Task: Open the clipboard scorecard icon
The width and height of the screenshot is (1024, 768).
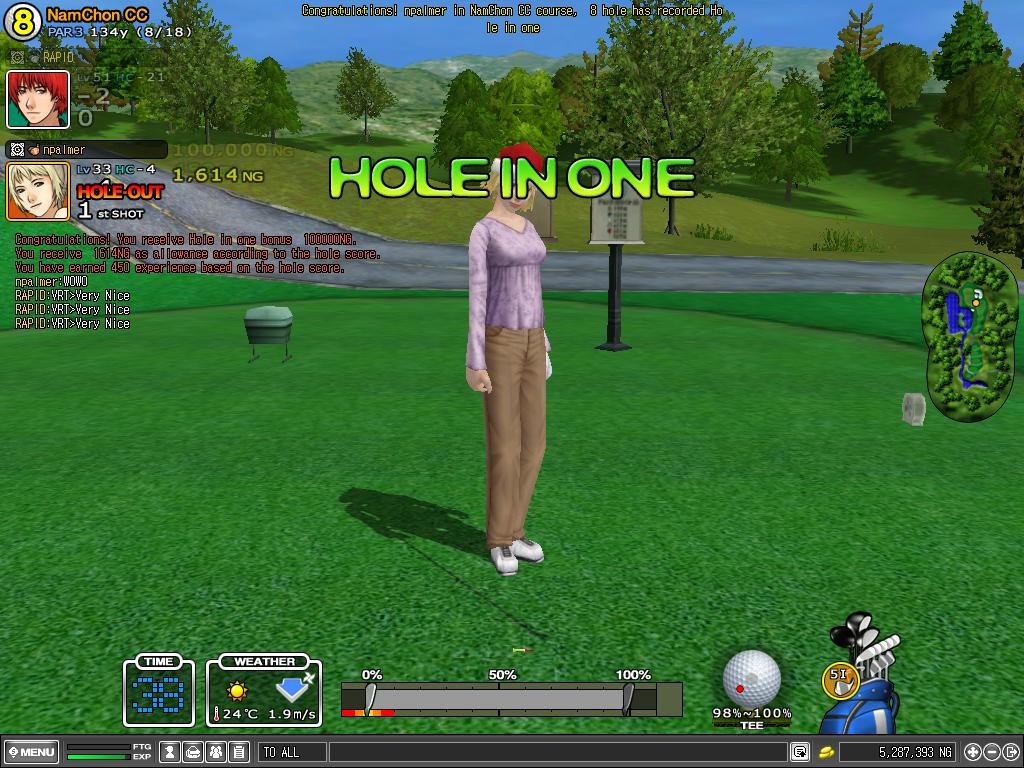Action: [238, 752]
